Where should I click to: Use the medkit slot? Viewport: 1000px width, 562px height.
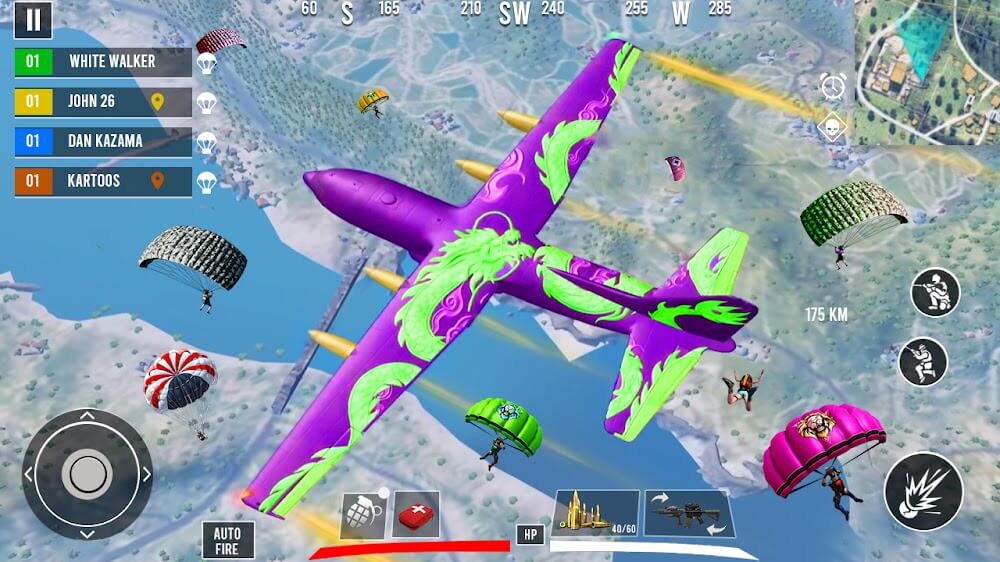416,513
